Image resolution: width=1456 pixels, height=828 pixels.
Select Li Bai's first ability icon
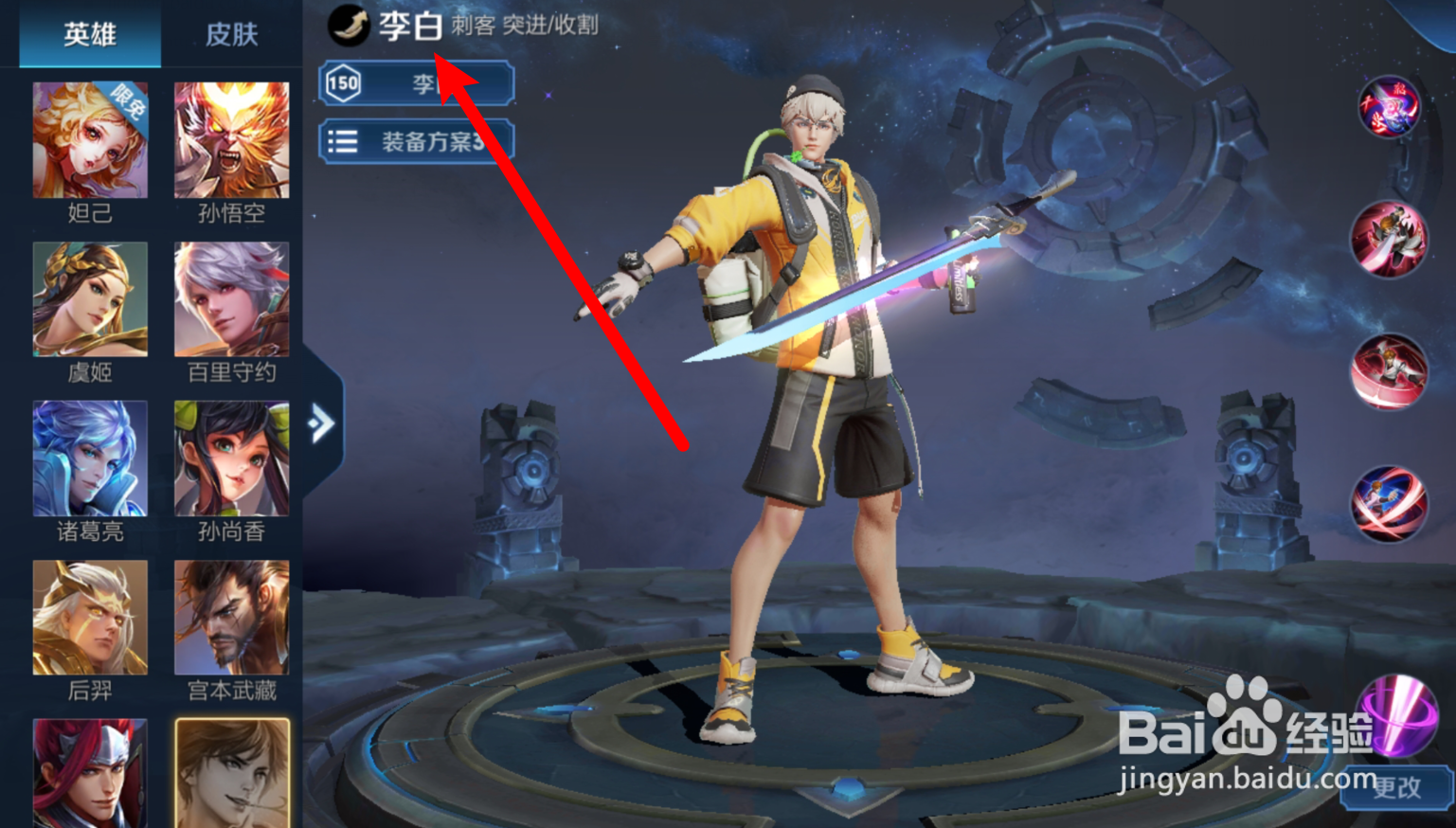point(1389,240)
